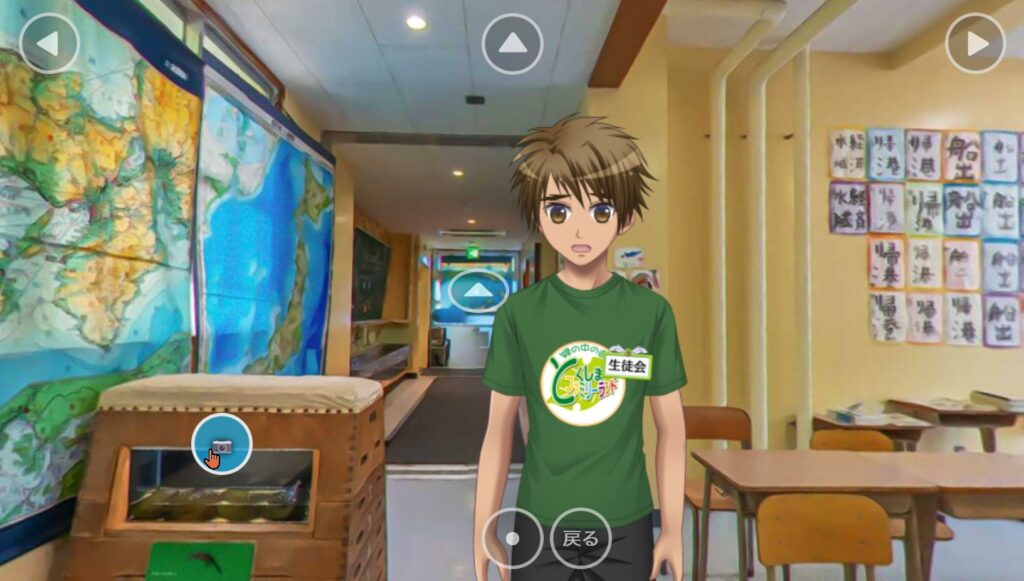The width and height of the screenshot is (1024, 581).
Task: Turn view left with the left arrow
Action: point(48,43)
